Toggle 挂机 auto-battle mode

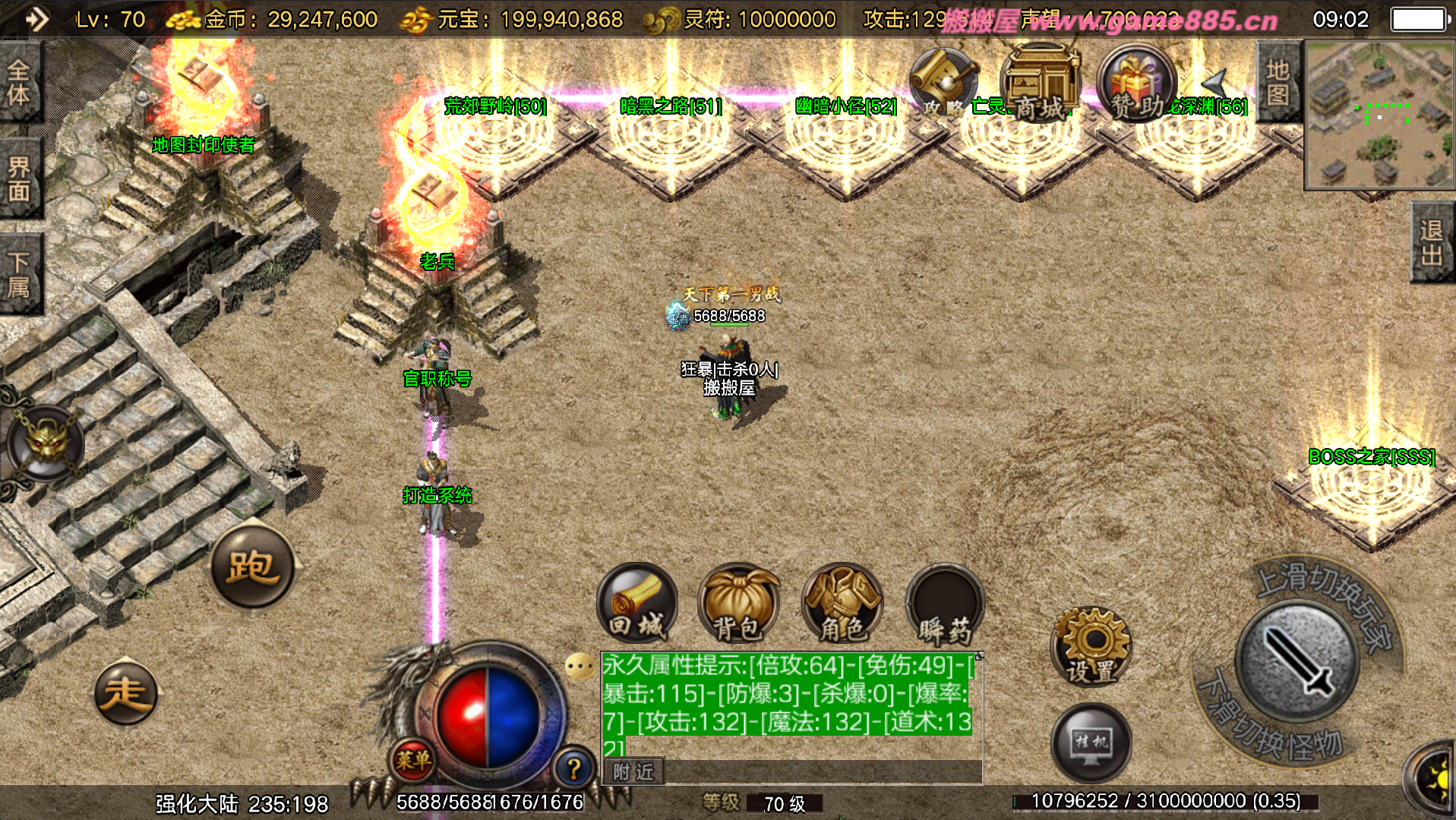(x=1091, y=743)
